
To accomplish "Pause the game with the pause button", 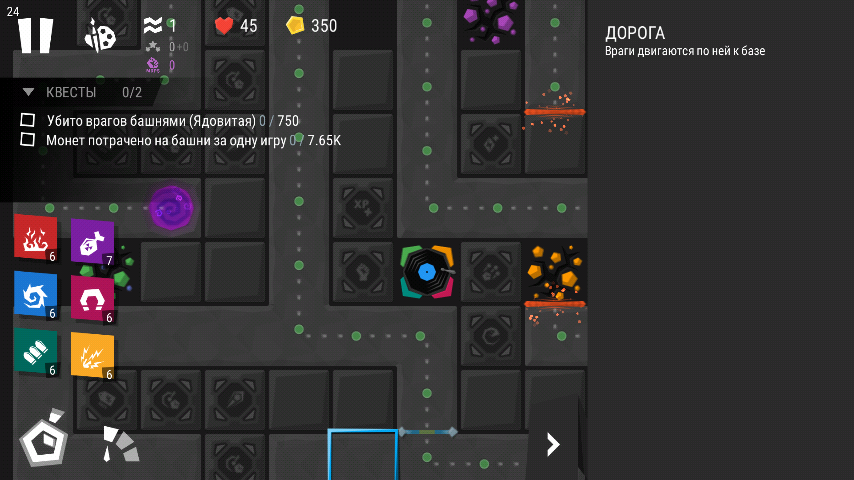I will tap(35, 34).
